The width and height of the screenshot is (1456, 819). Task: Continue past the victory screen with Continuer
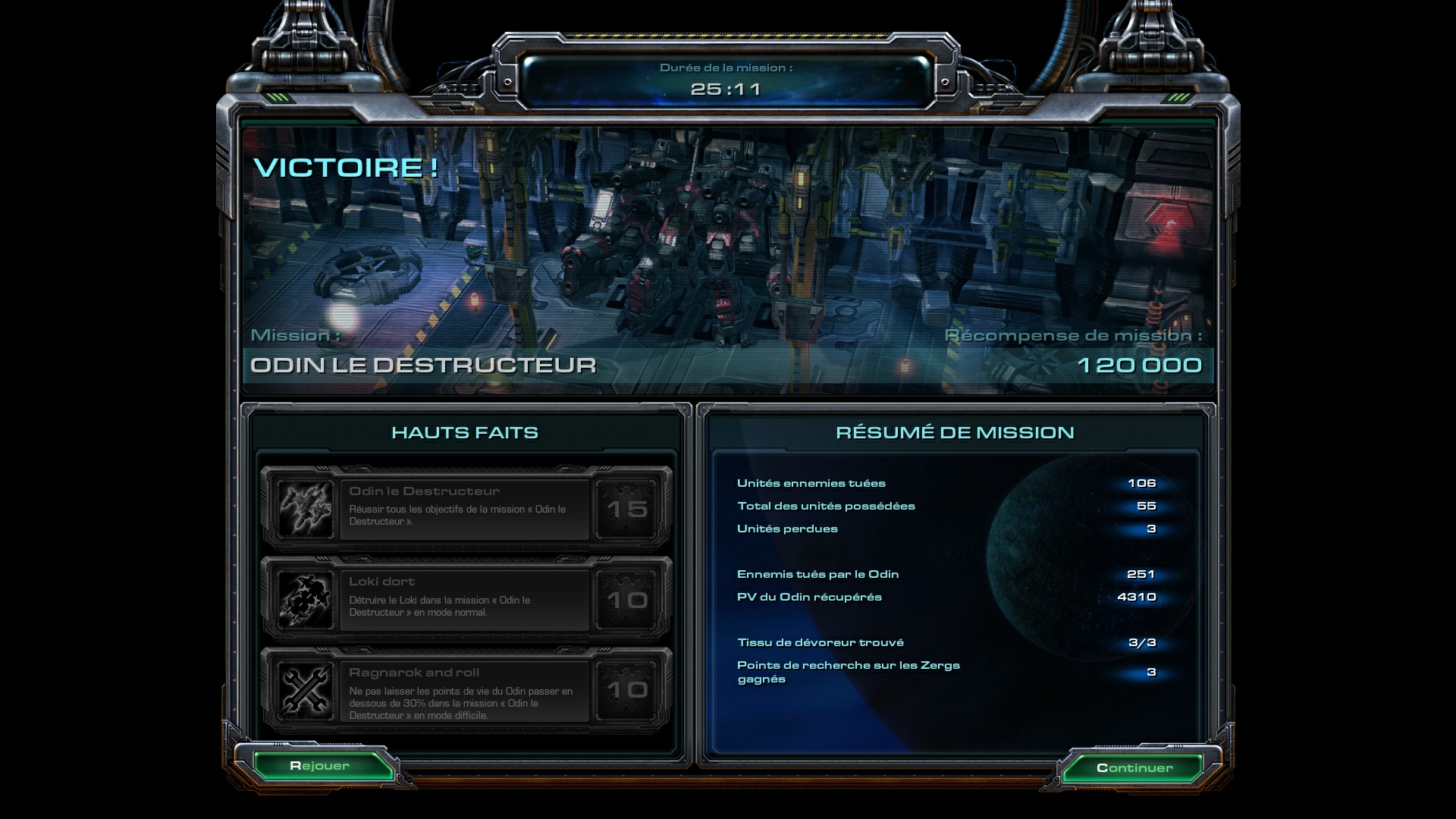[1134, 768]
